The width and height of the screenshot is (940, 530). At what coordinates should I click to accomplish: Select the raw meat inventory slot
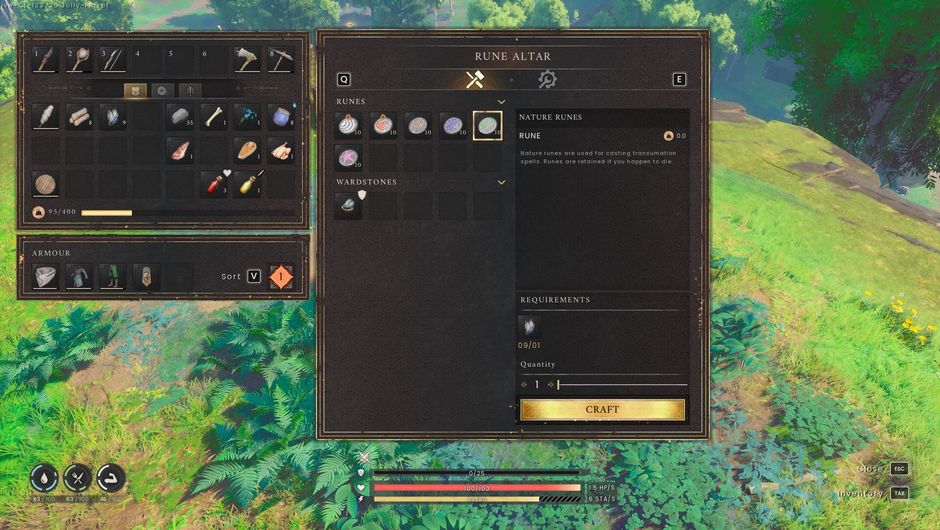pos(182,150)
